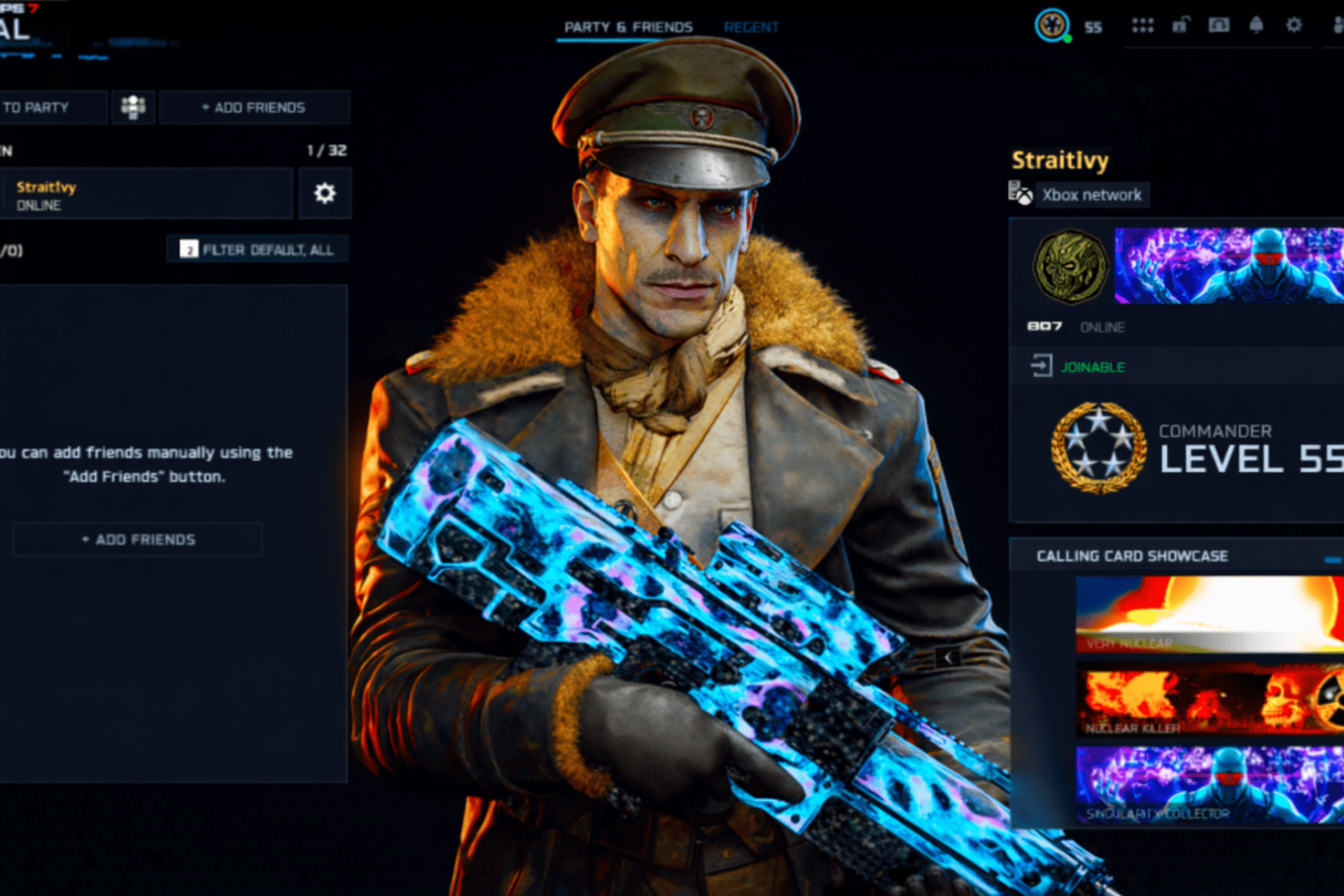Click the Joinable status entry
This screenshot has width=1344, height=896.
[1092, 367]
